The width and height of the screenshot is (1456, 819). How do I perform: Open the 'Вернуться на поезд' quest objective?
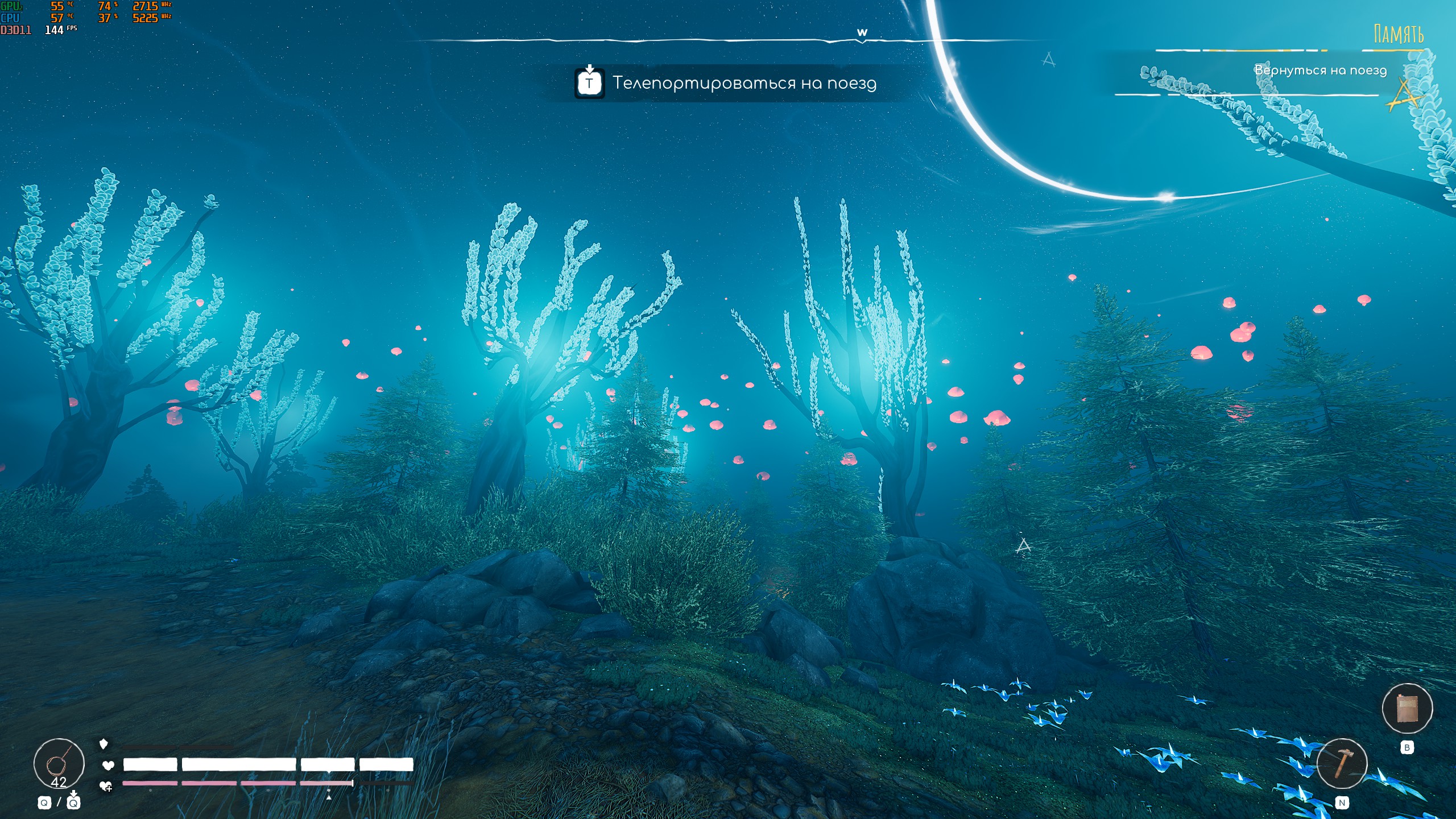click(1320, 71)
